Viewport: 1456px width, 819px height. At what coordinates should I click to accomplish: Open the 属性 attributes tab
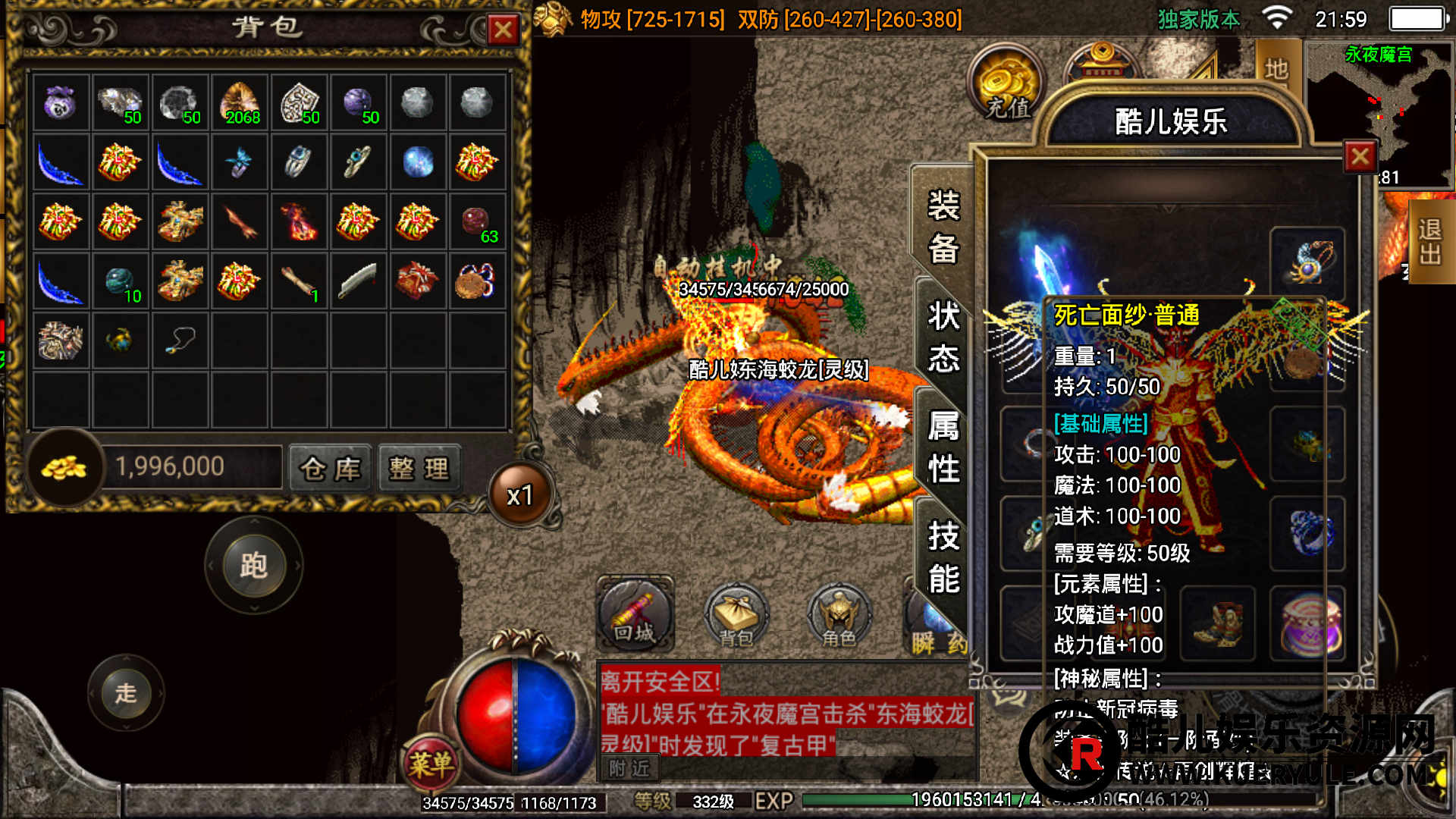pyautogui.click(x=943, y=447)
